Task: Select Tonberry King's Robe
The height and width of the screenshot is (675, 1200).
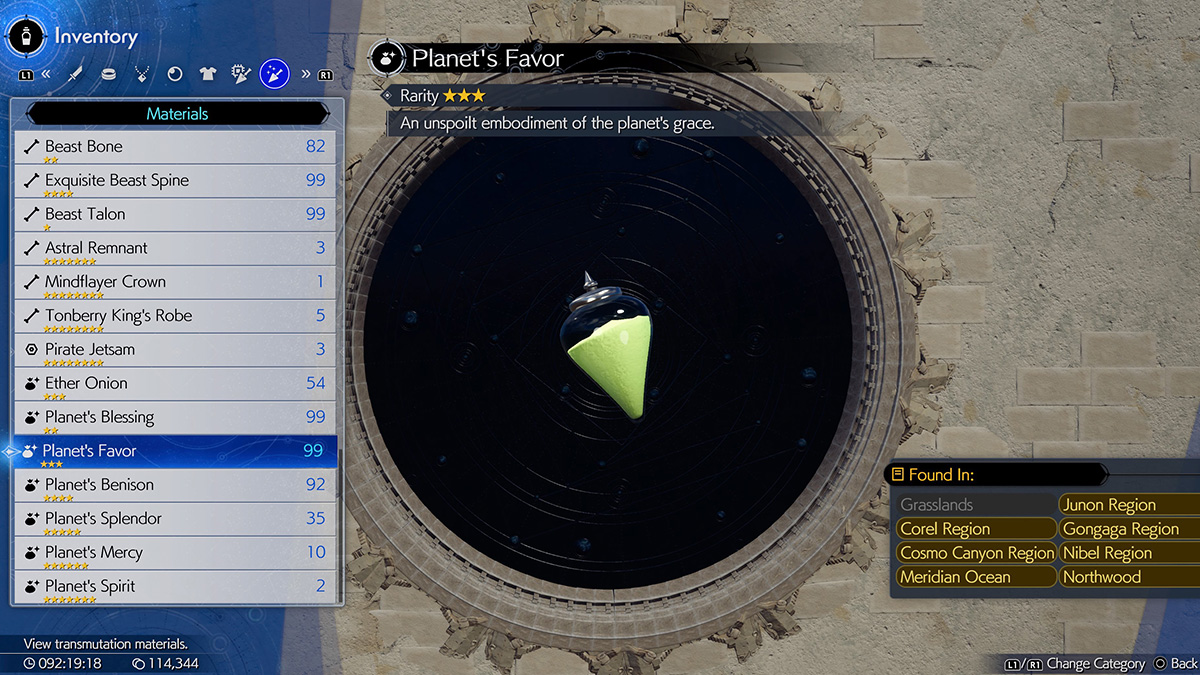Action: click(x=177, y=317)
